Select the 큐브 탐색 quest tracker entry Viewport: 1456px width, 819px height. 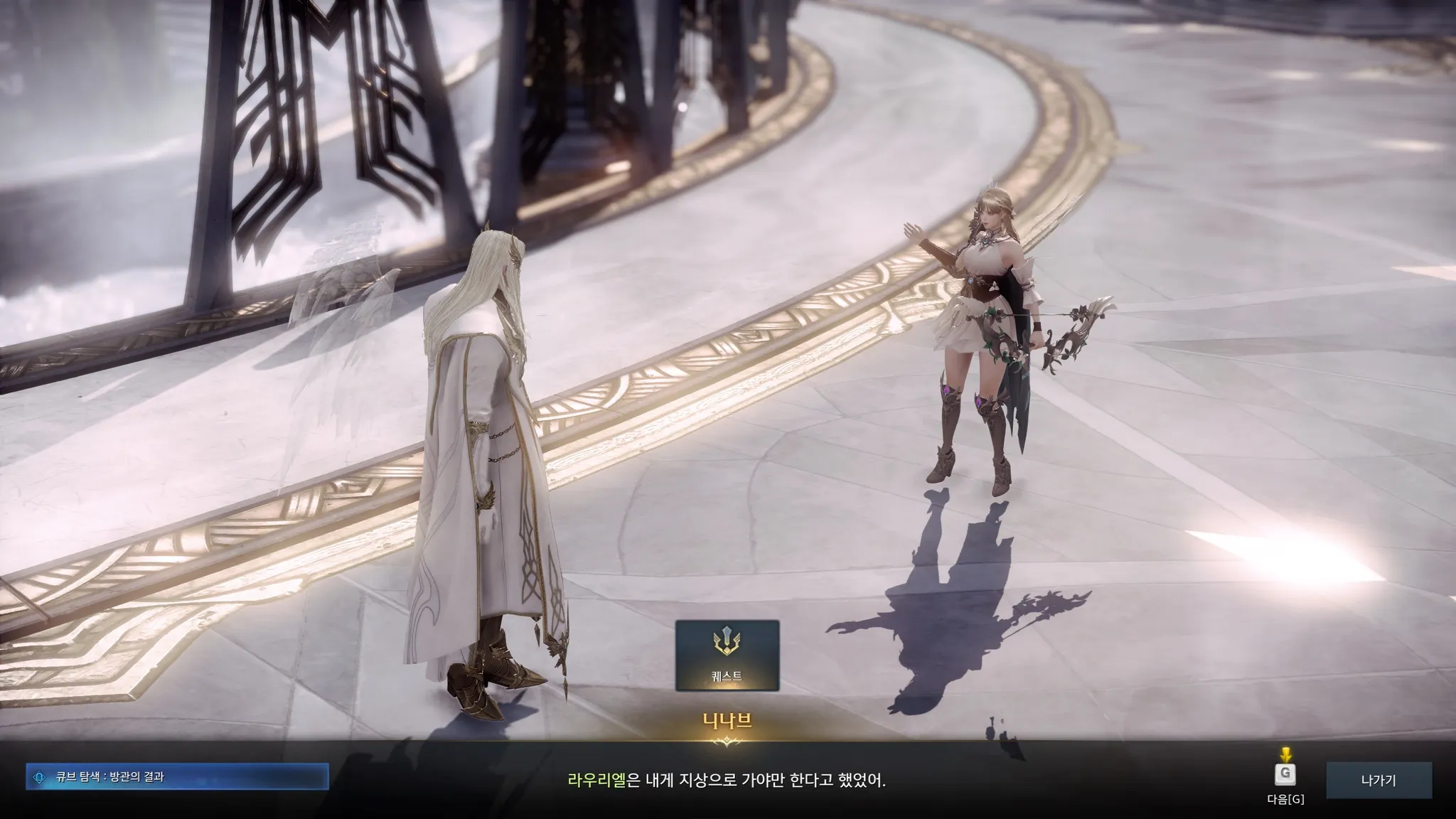point(177,777)
